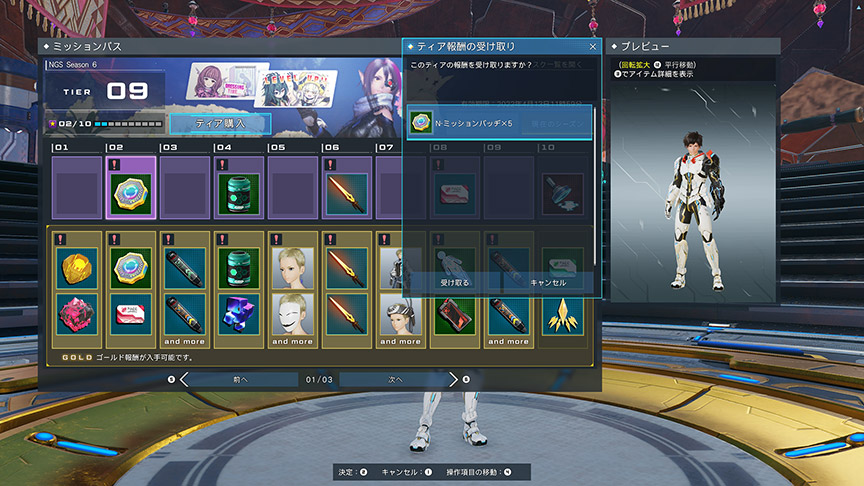Select the white mask face gold reward

293,314
